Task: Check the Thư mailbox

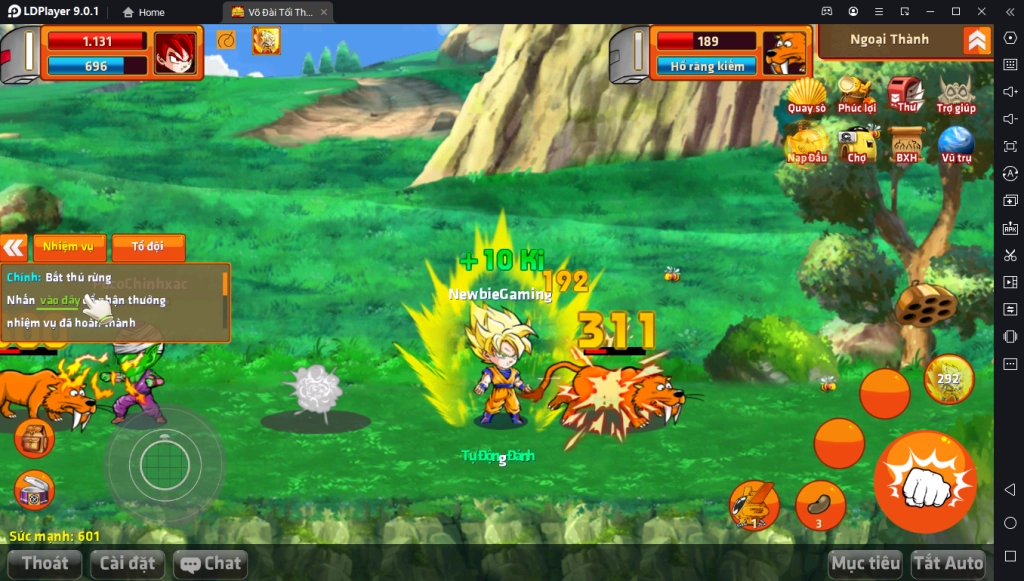Action: click(906, 95)
